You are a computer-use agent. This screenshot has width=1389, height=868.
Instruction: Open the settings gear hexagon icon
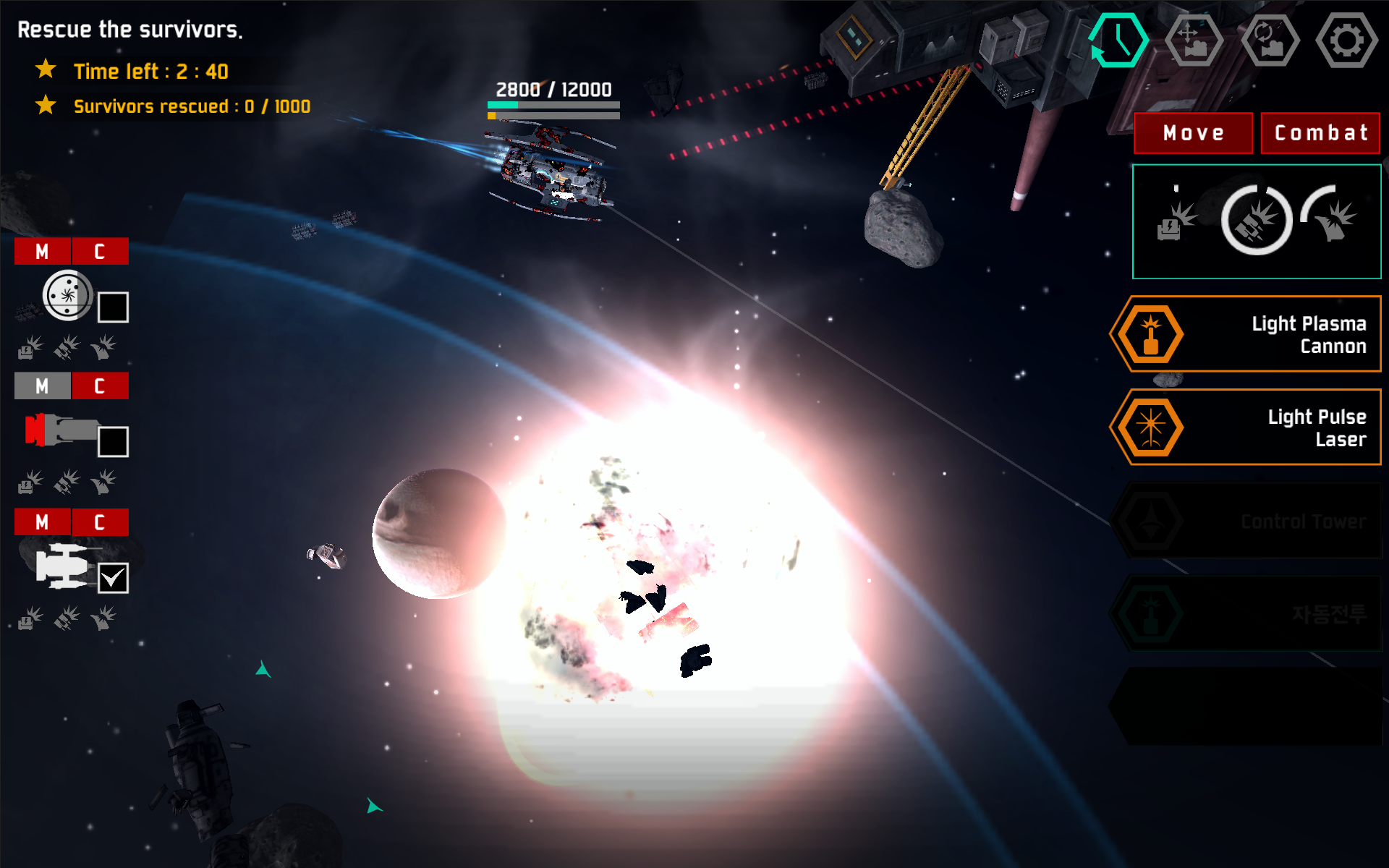tap(1347, 40)
